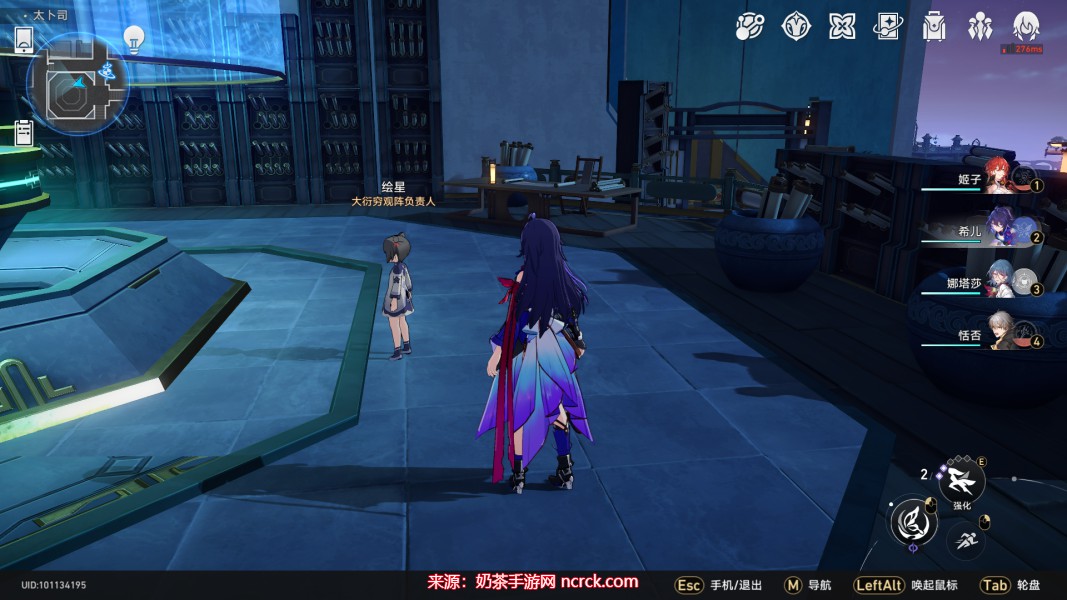
Task: Switch to party member 娜塔莎
Action: (x=1000, y=284)
